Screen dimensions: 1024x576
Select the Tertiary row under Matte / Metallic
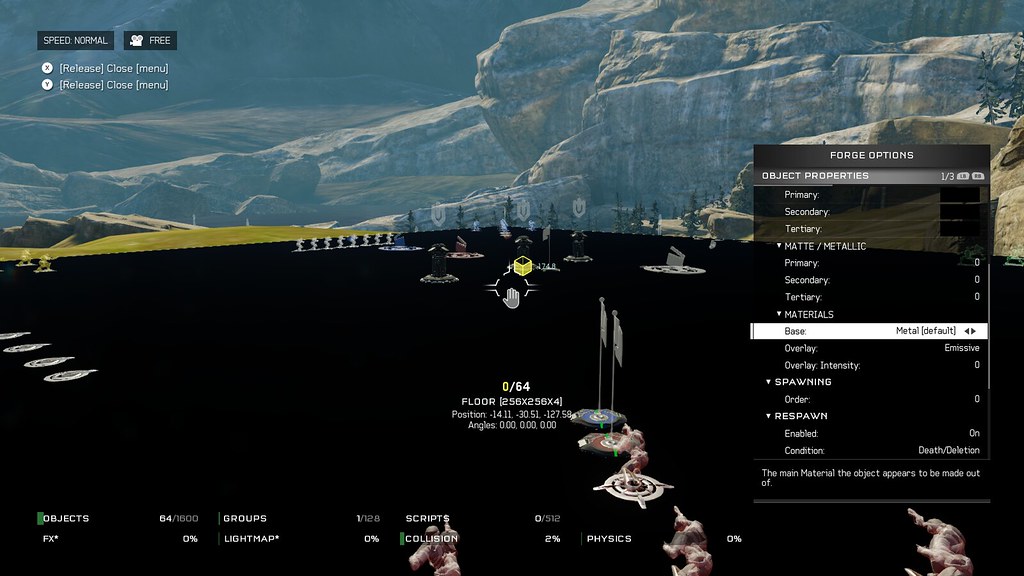click(x=870, y=297)
